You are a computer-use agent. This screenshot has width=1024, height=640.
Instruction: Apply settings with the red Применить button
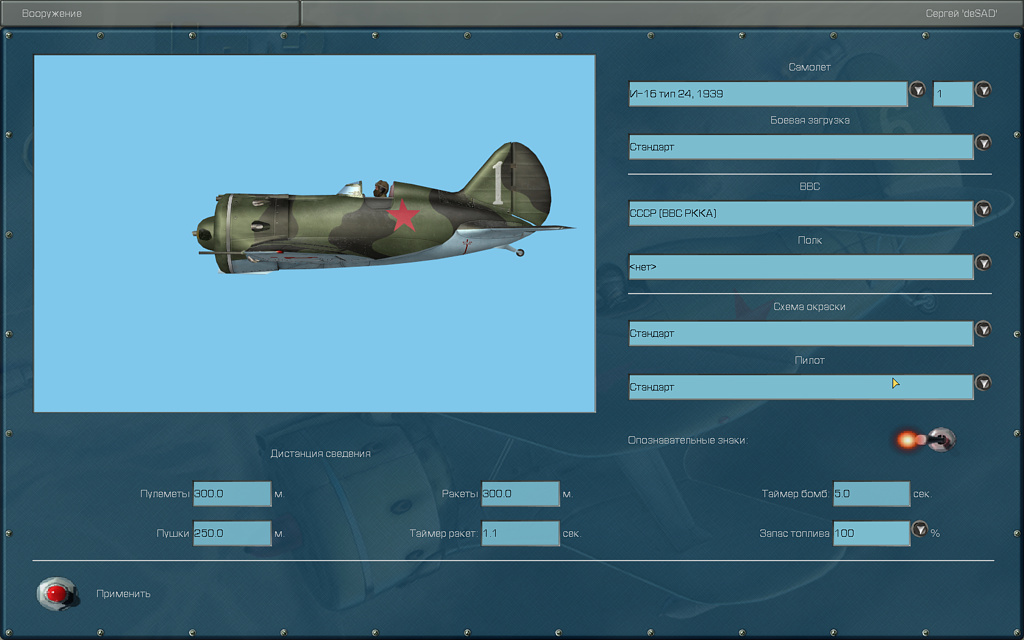click(x=57, y=594)
